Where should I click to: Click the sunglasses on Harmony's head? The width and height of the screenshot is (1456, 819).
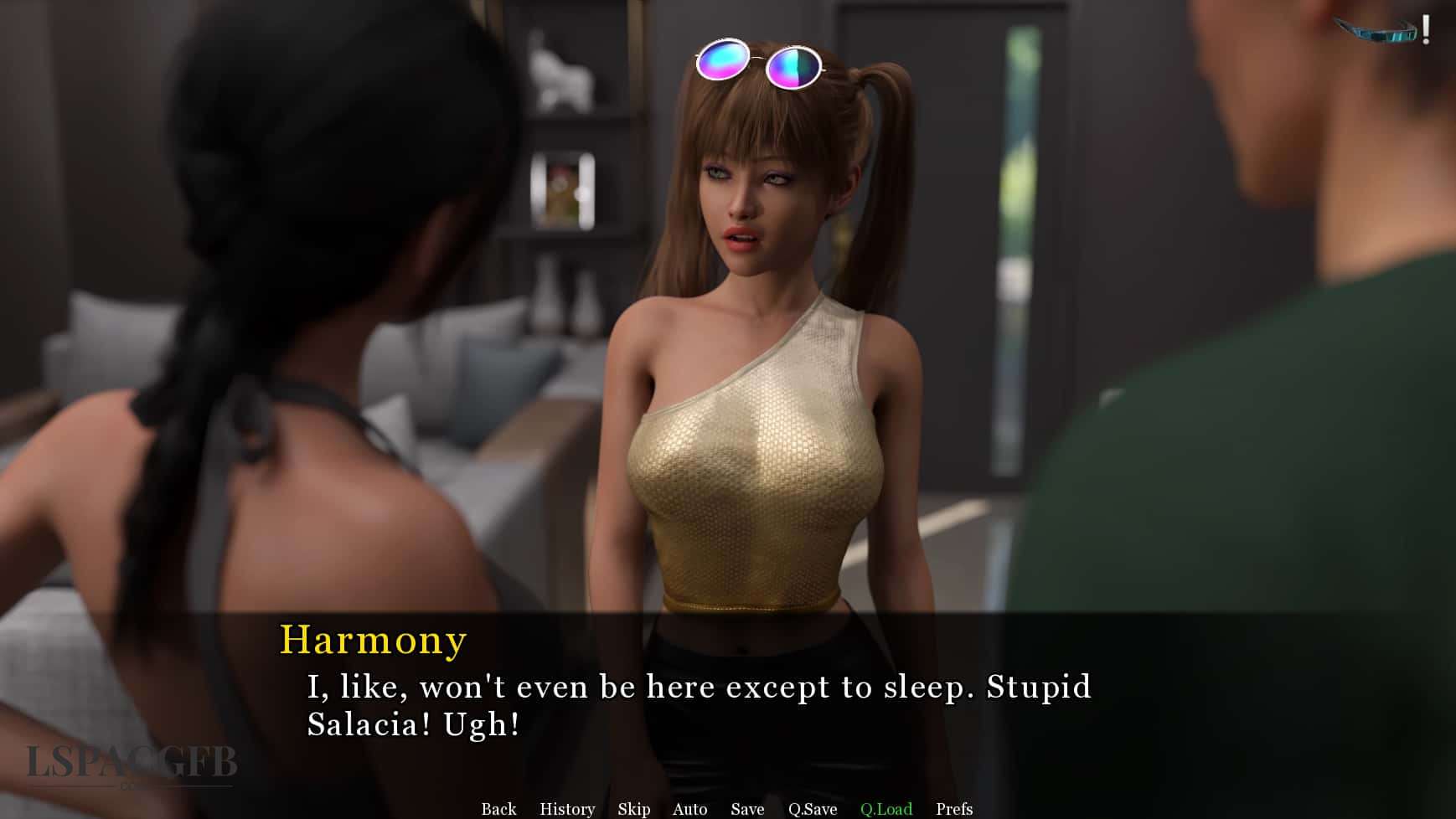tap(762, 63)
